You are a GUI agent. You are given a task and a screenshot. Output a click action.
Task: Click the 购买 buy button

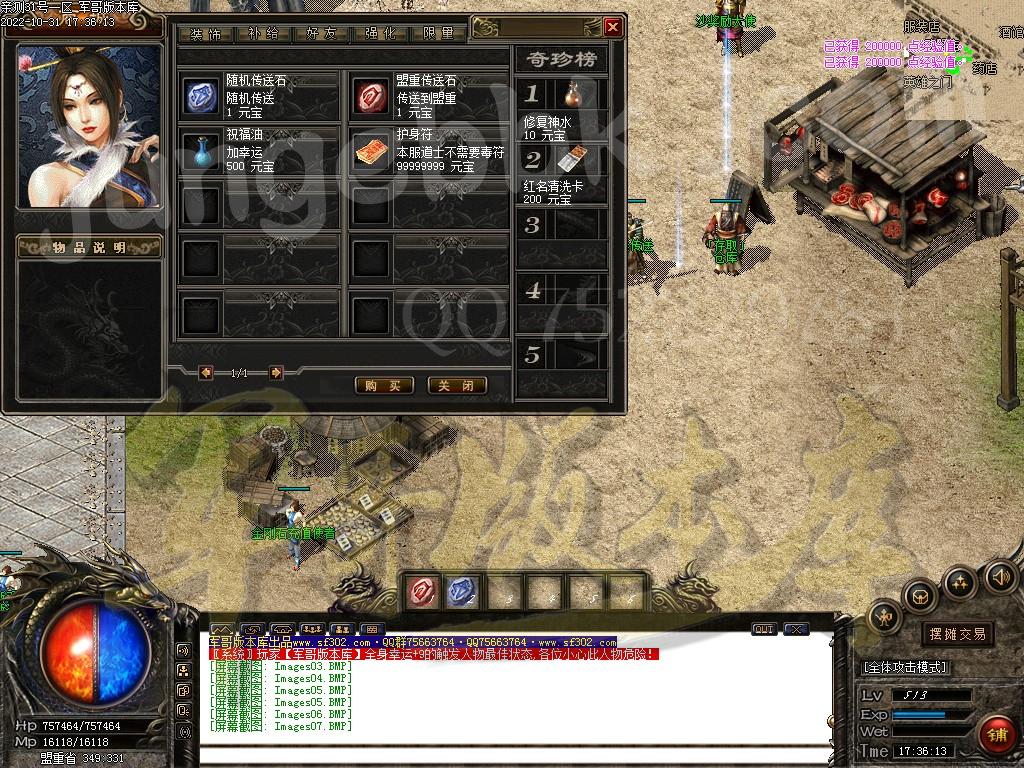tap(384, 385)
